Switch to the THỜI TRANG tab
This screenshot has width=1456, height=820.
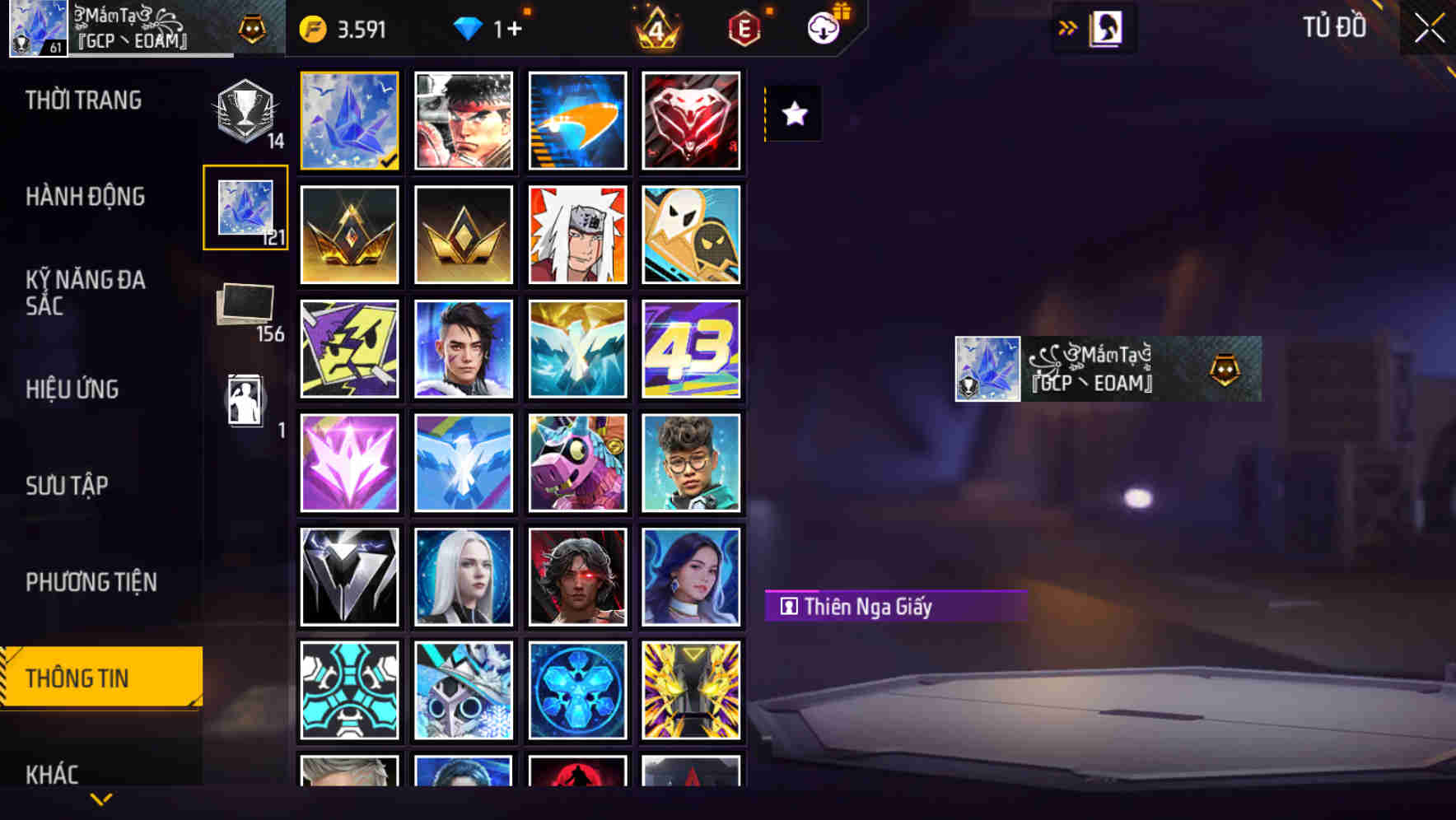coord(82,100)
